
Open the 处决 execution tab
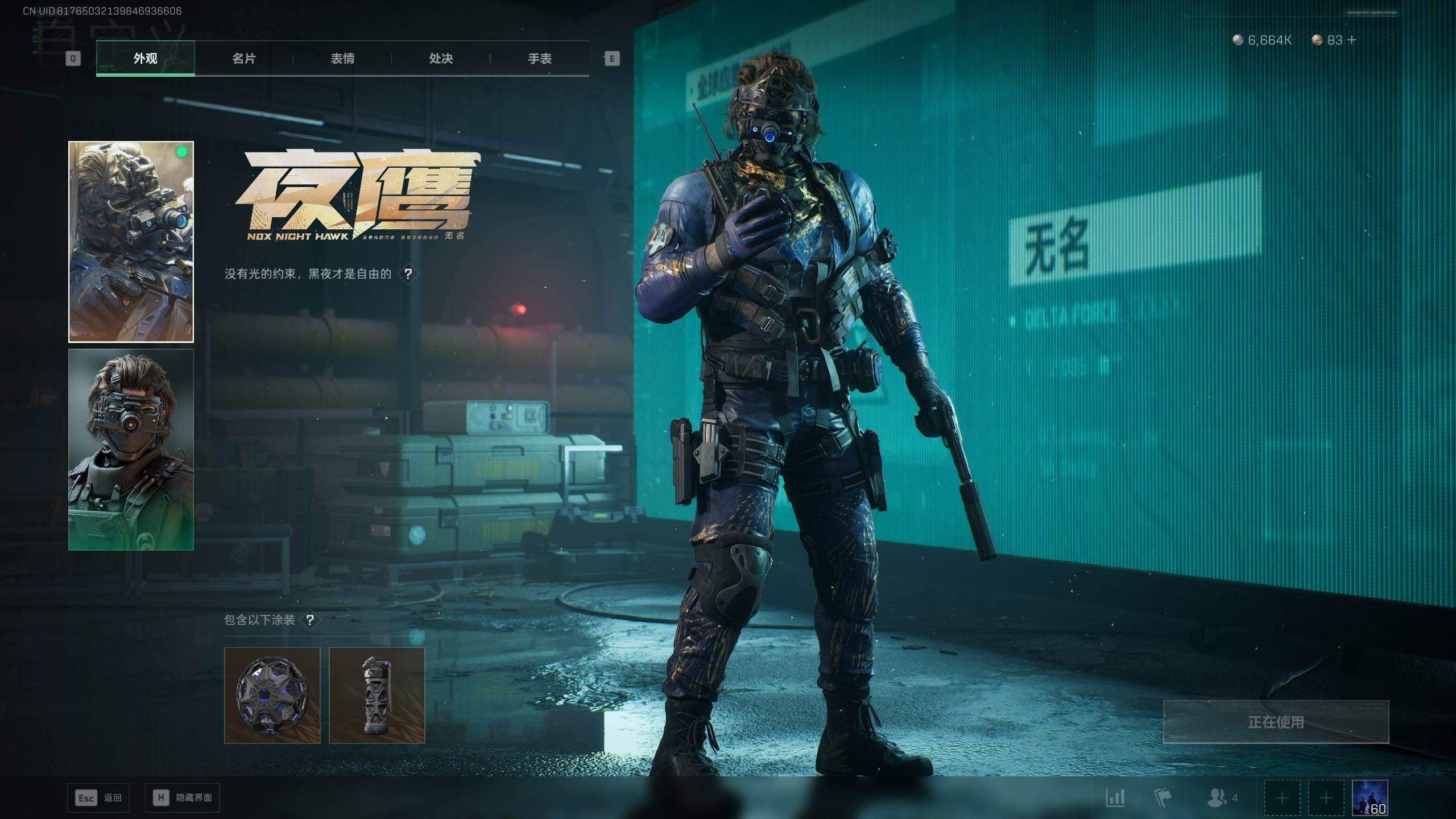tap(441, 59)
